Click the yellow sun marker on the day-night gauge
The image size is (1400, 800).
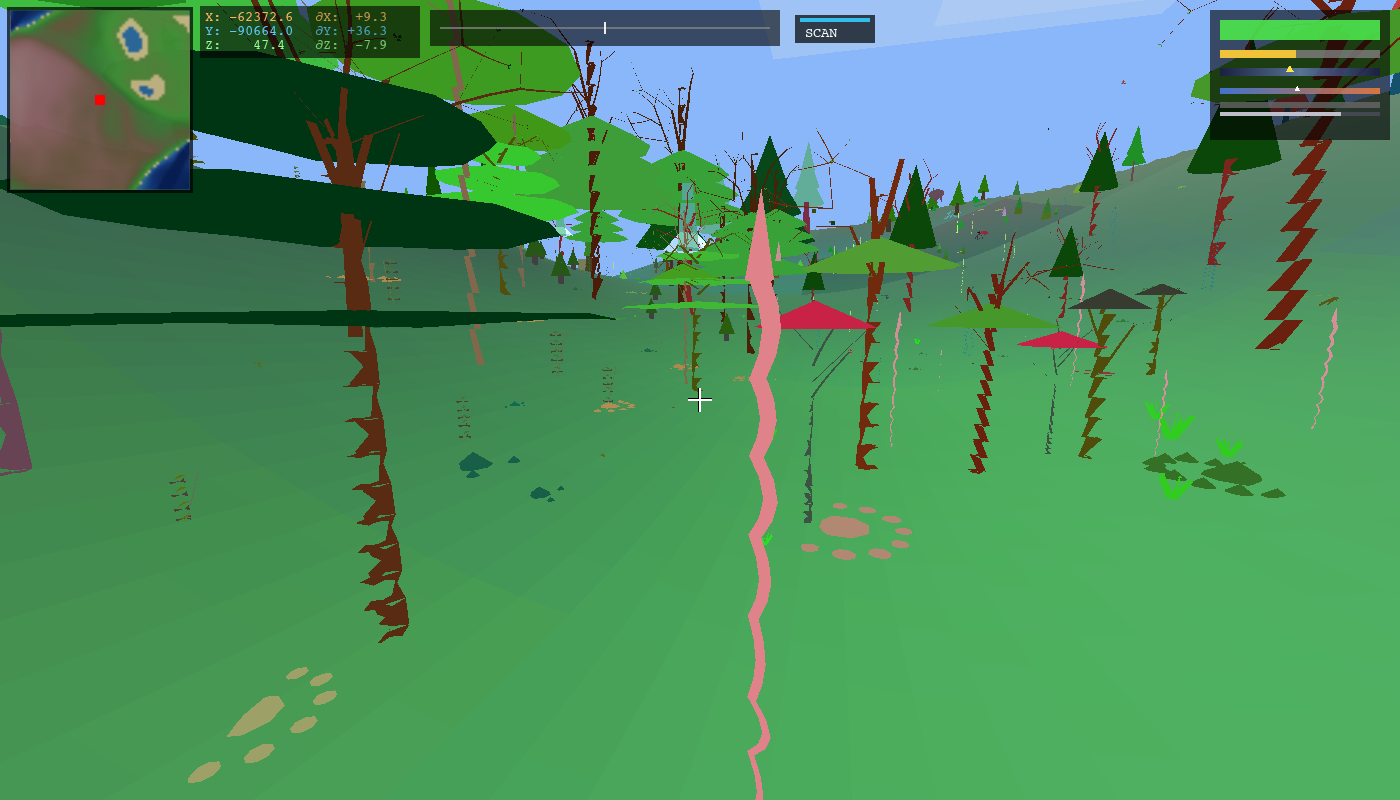tap(1290, 68)
